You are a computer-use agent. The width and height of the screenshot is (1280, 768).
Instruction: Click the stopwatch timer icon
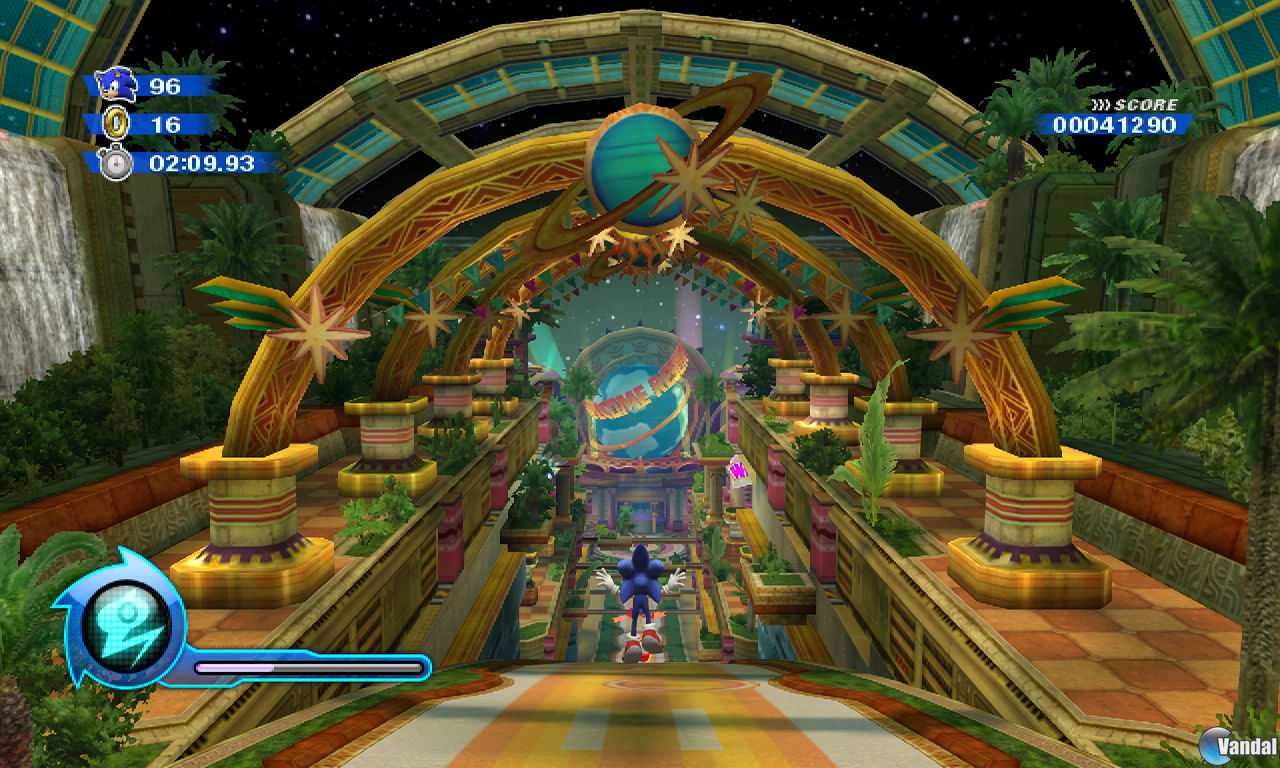(114, 160)
